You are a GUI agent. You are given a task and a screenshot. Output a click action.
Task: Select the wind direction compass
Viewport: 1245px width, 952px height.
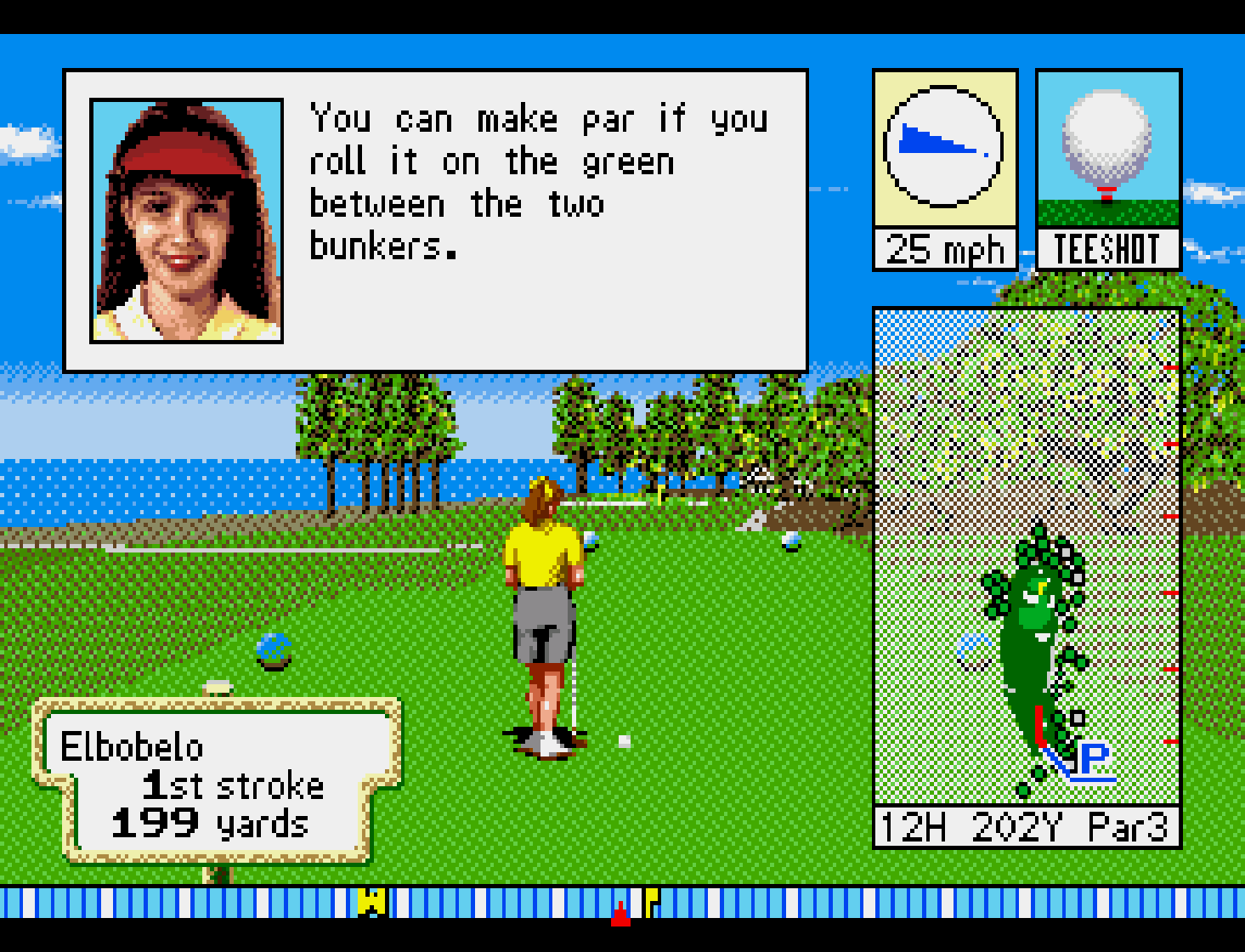click(943, 147)
